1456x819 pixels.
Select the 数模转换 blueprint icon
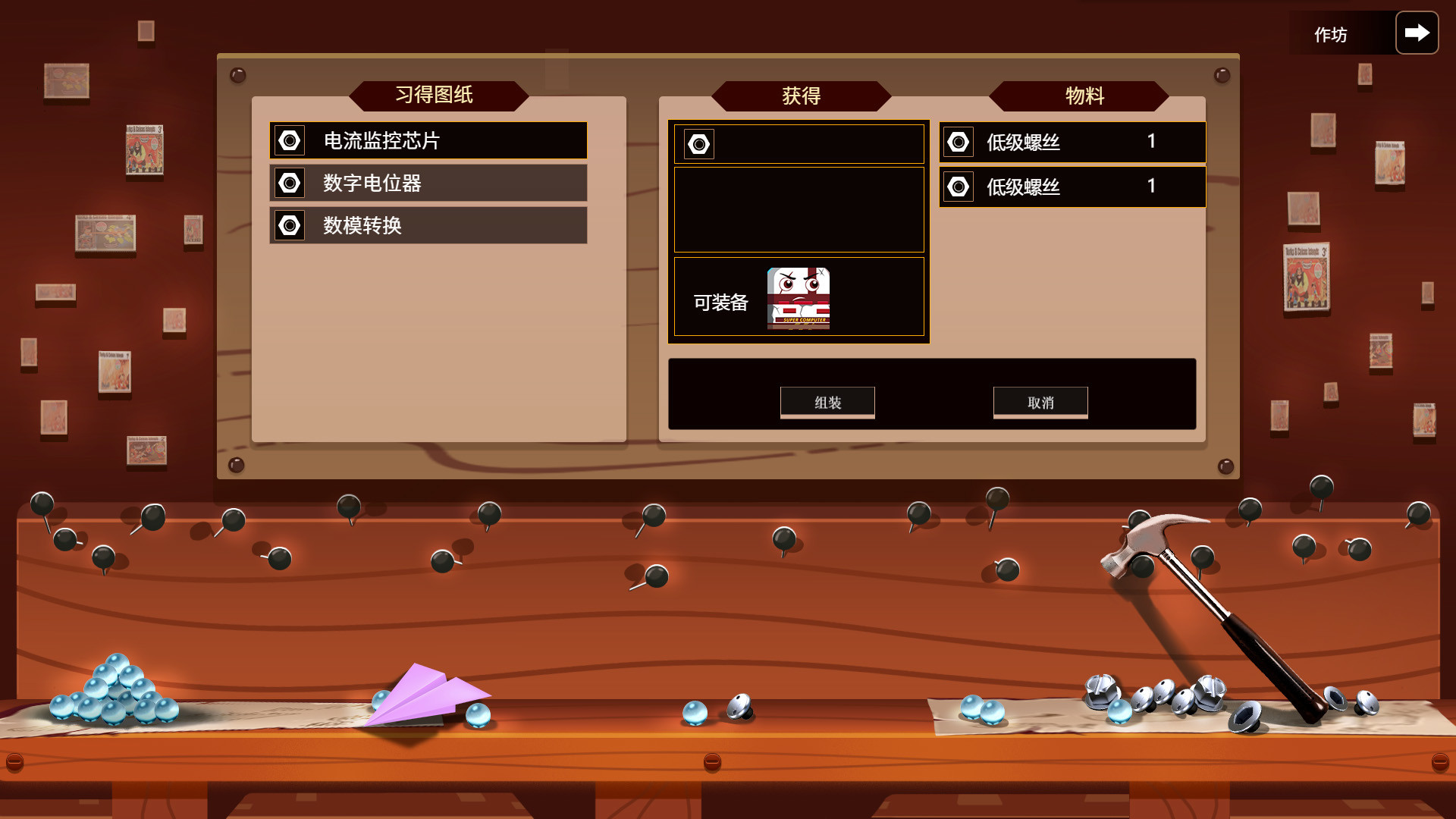(x=289, y=225)
